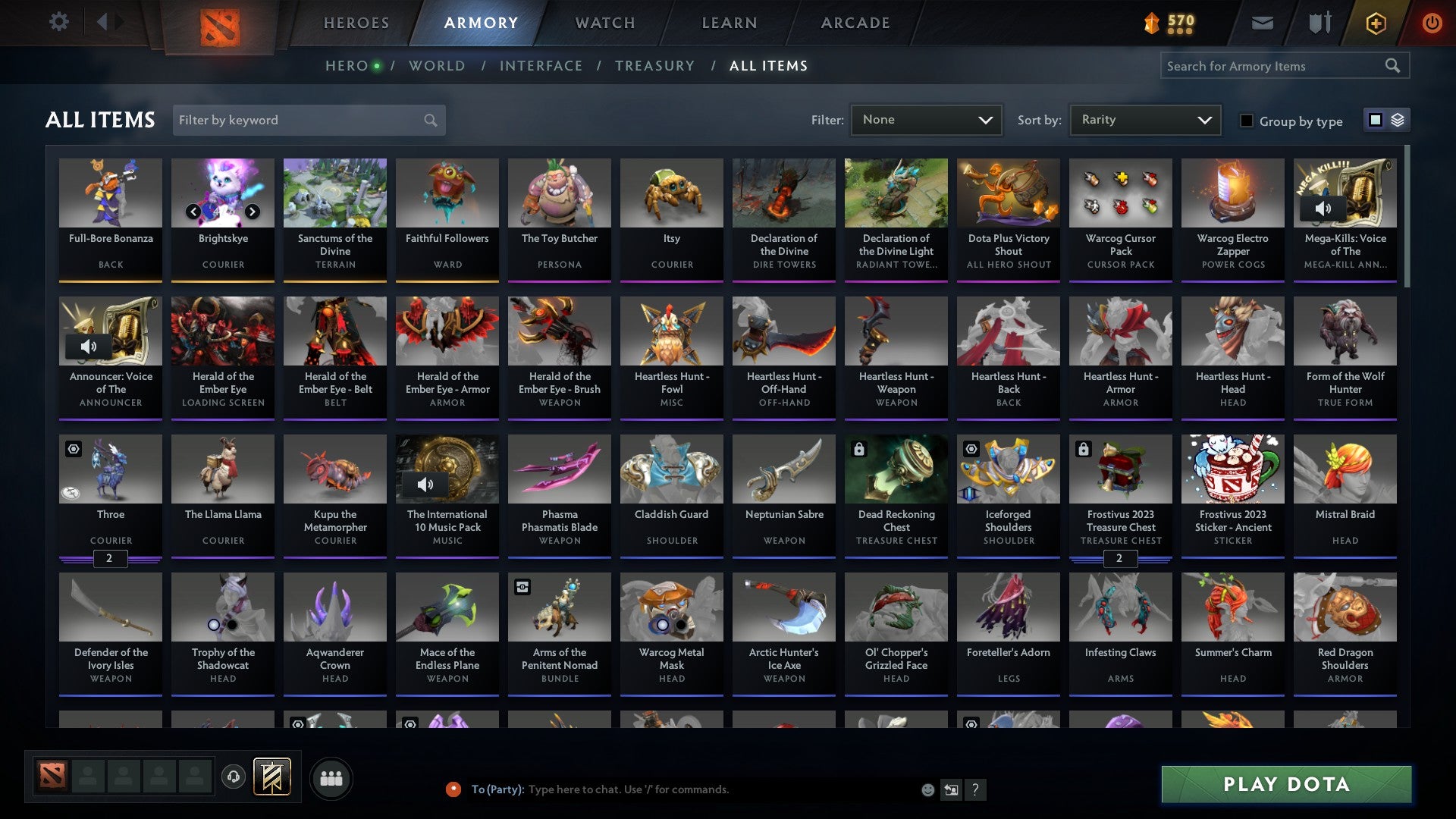Screen dimensions: 1456x819
Task: Click the voice chat headset icon
Action: 234,777
